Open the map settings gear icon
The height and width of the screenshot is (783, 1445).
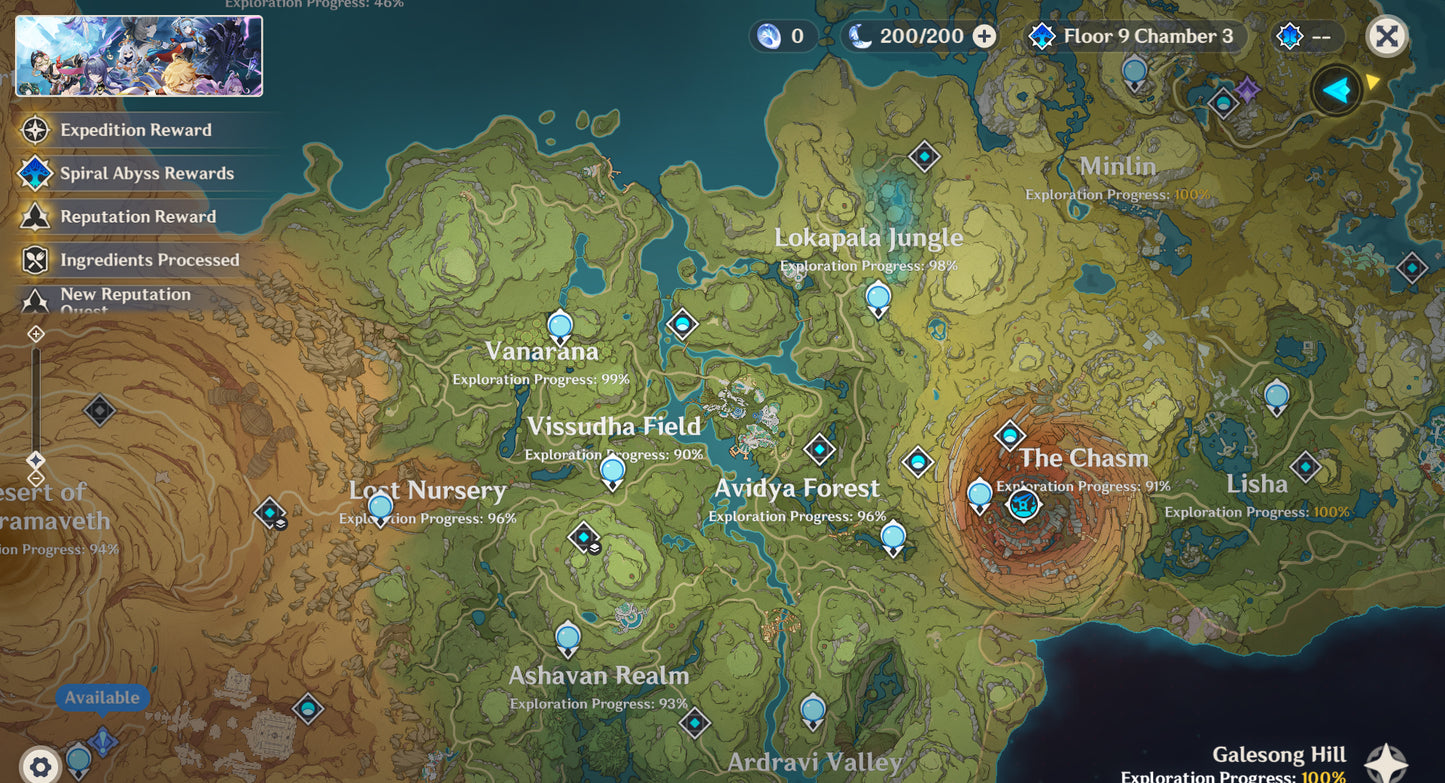pos(40,767)
